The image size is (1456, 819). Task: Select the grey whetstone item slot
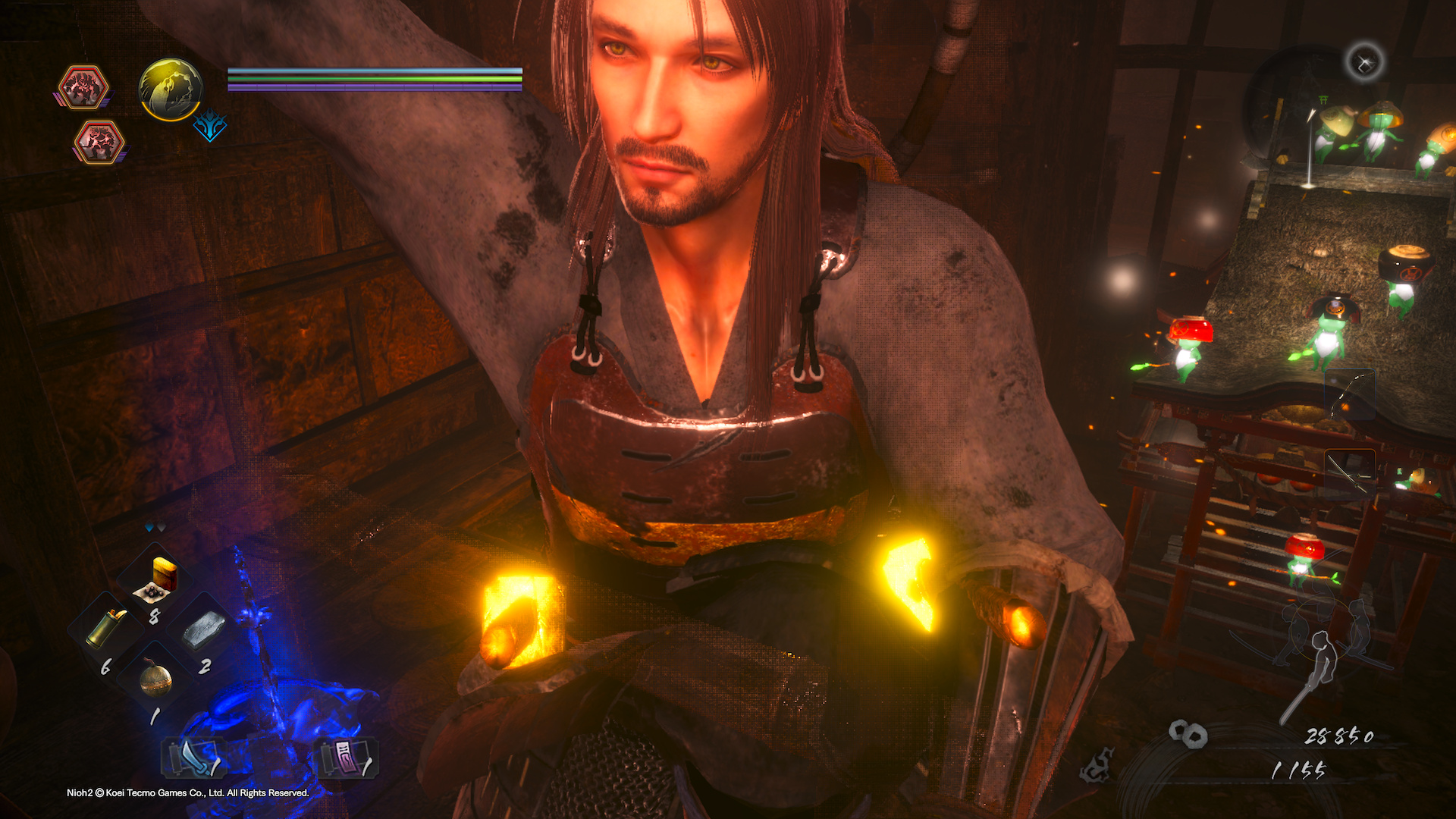(202, 629)
